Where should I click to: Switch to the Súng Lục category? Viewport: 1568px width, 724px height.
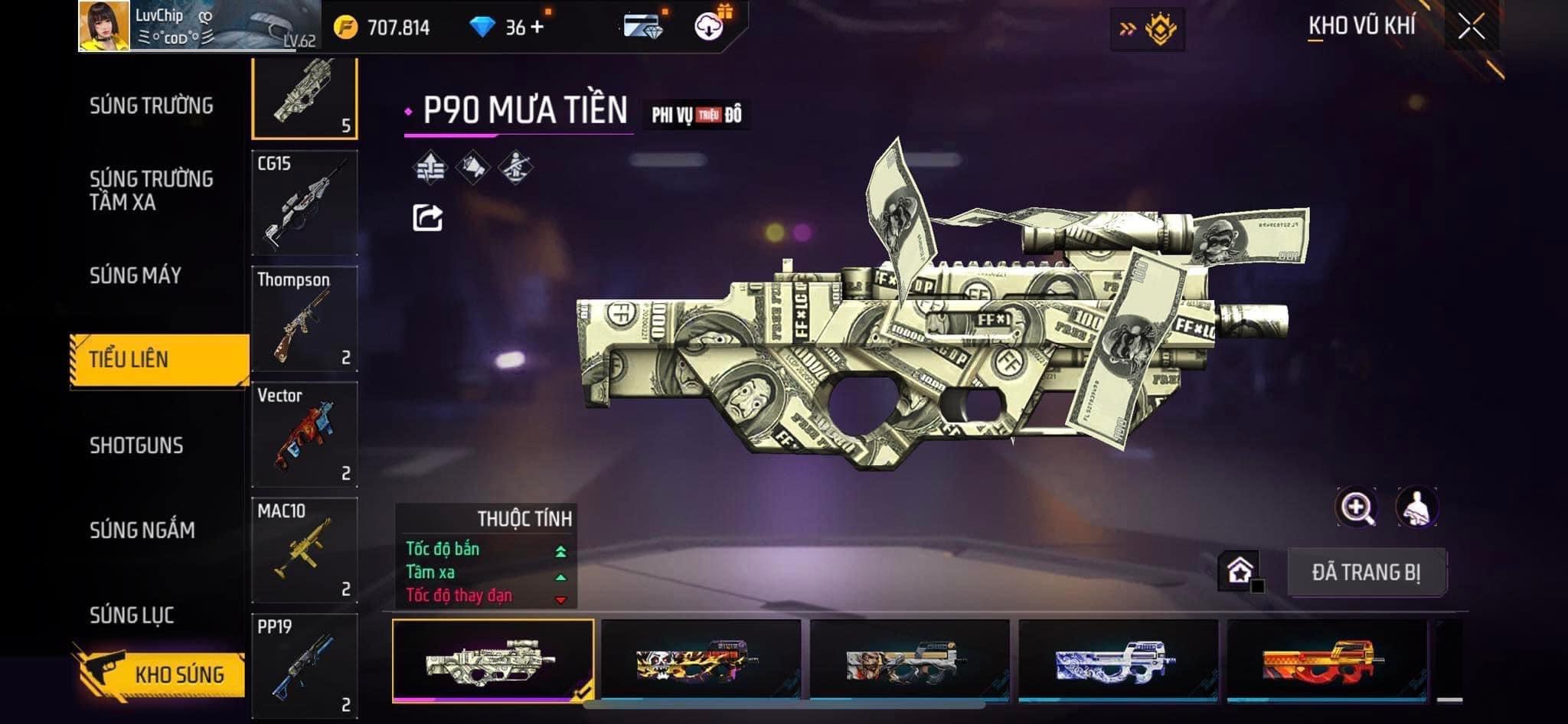[x=132, y=615]
